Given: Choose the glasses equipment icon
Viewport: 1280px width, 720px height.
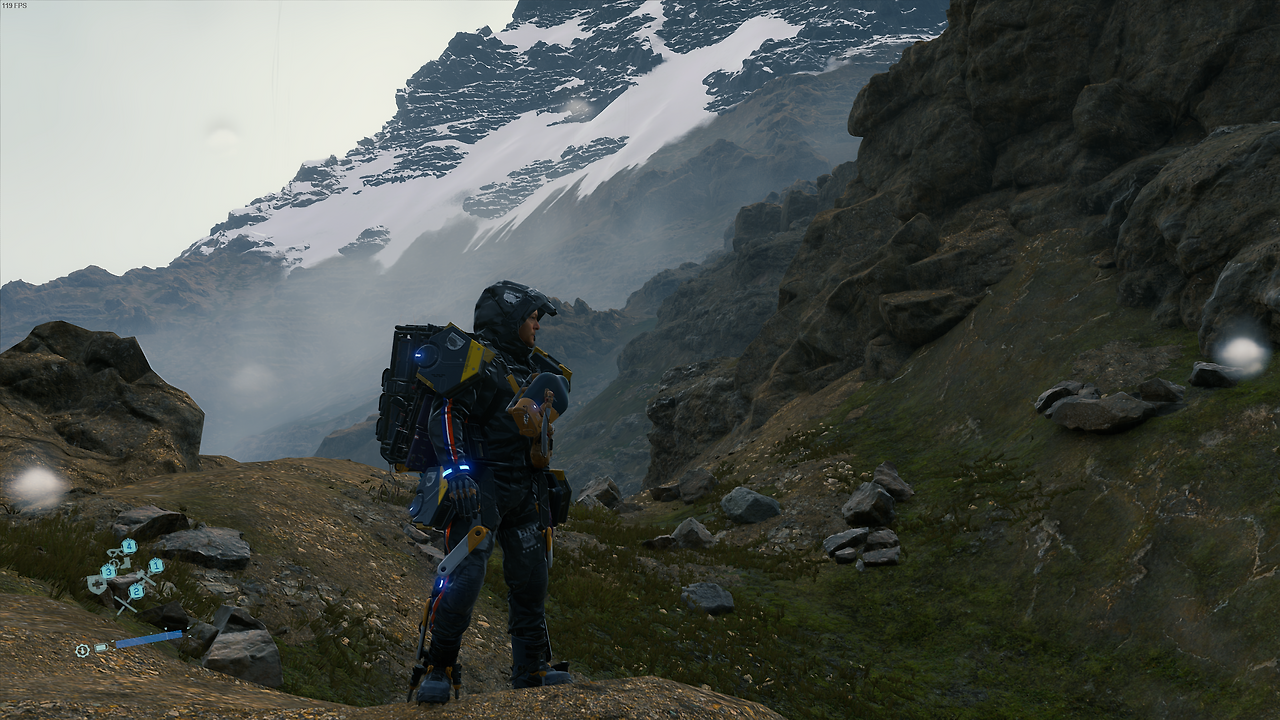Looking at the screenshot, I should (115, 551).
